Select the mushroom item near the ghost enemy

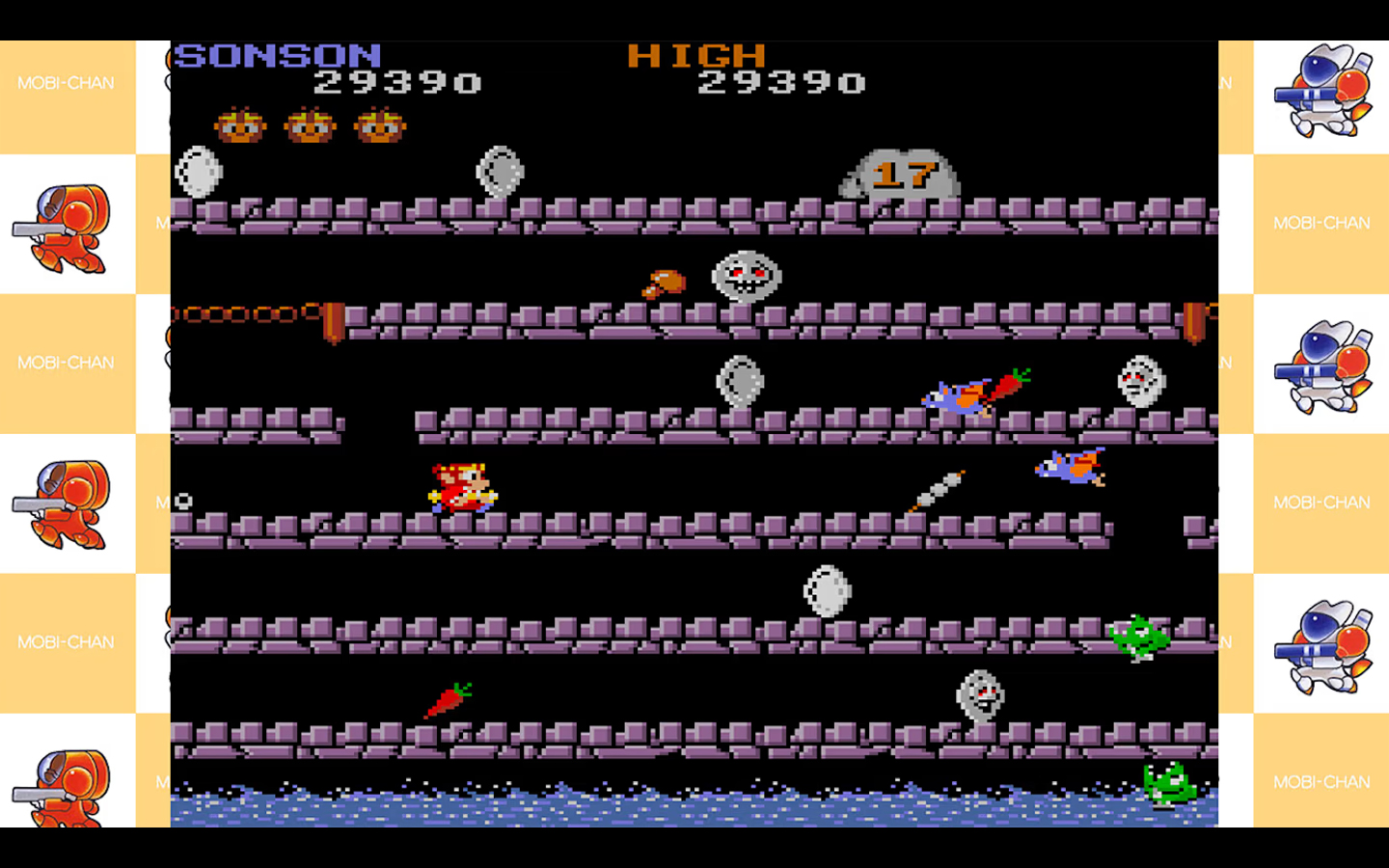664,282
